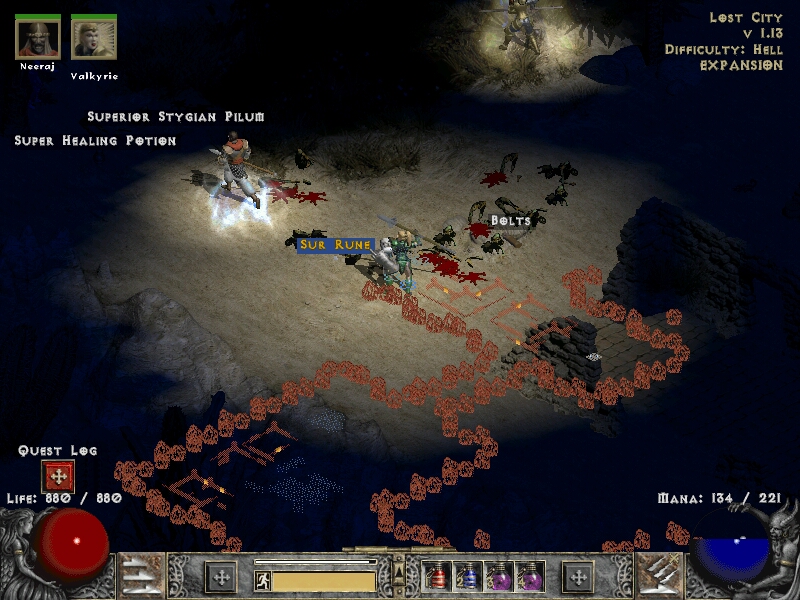
Task: Open the new stats button left of stamina
Action: point(221,577)
